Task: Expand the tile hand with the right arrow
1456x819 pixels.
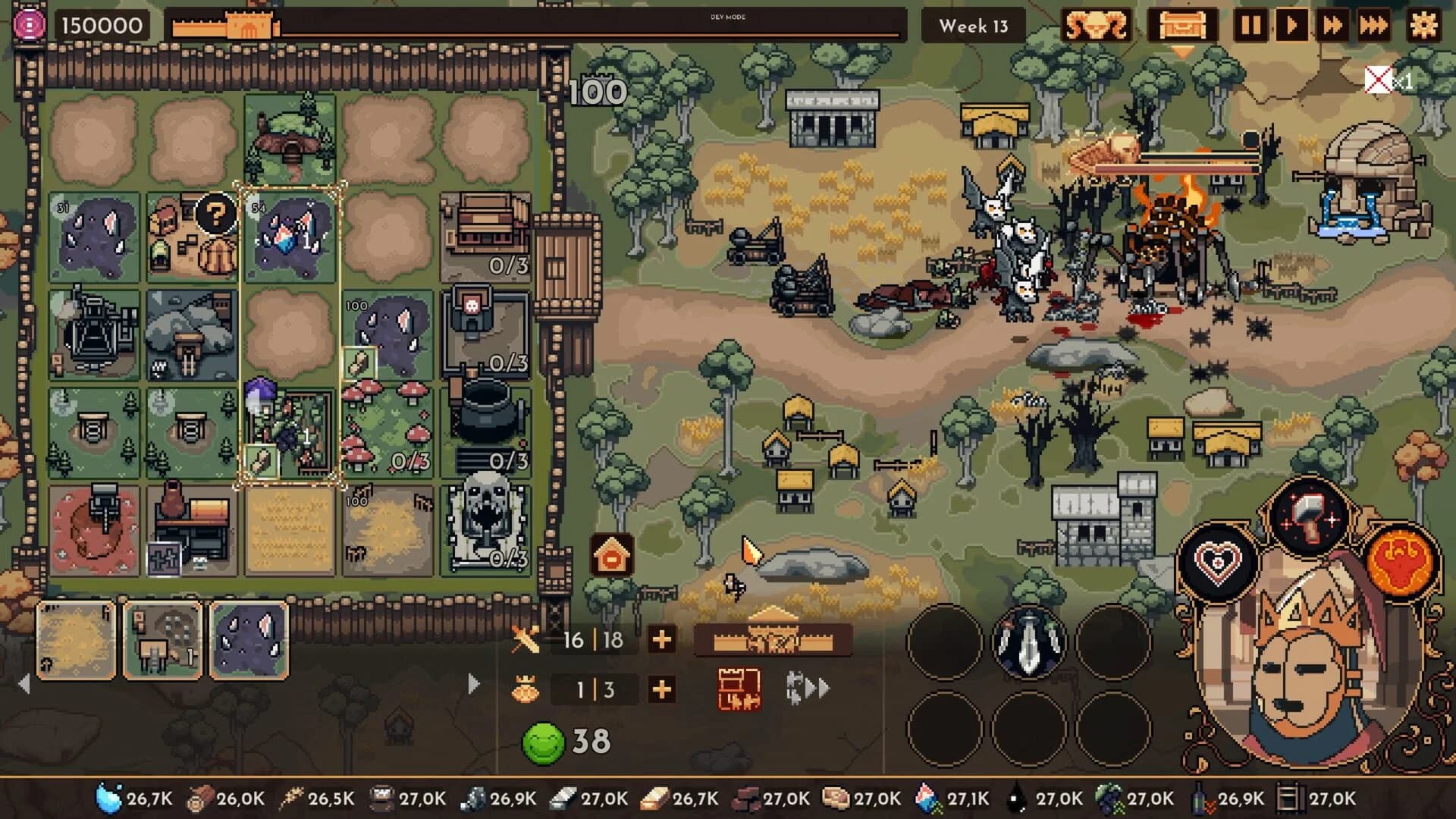Action: [472, 684]
